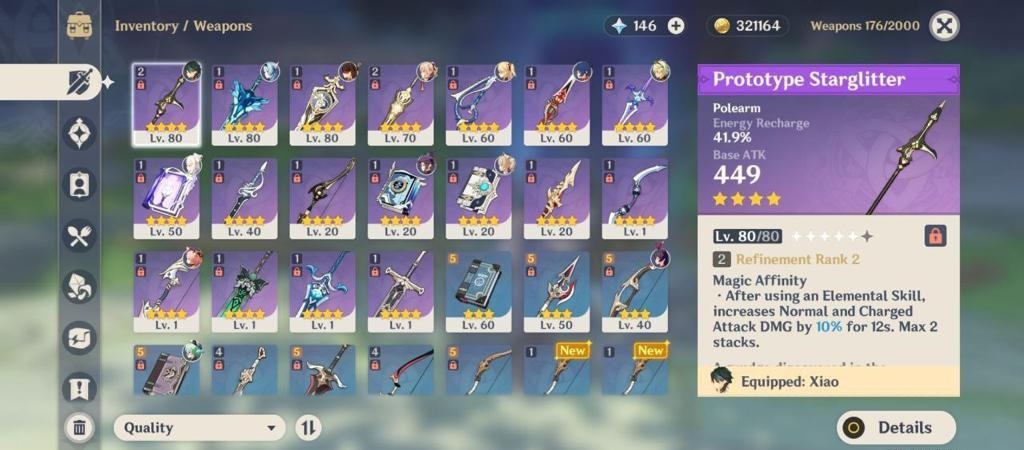Open the weapon Details panel
1024x450 pixels.
[896, 427]
